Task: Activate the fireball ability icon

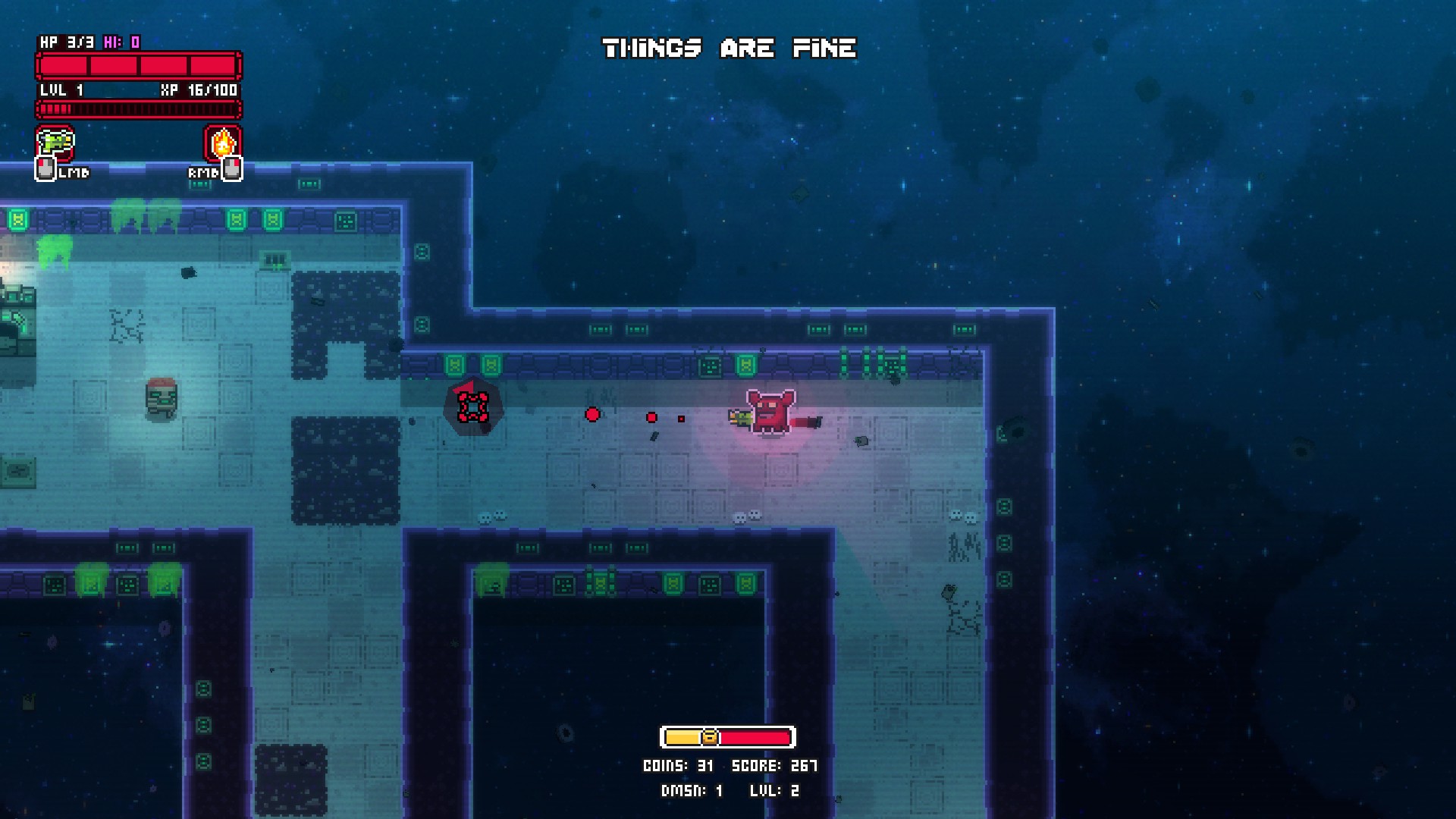Action: point(223,143)
